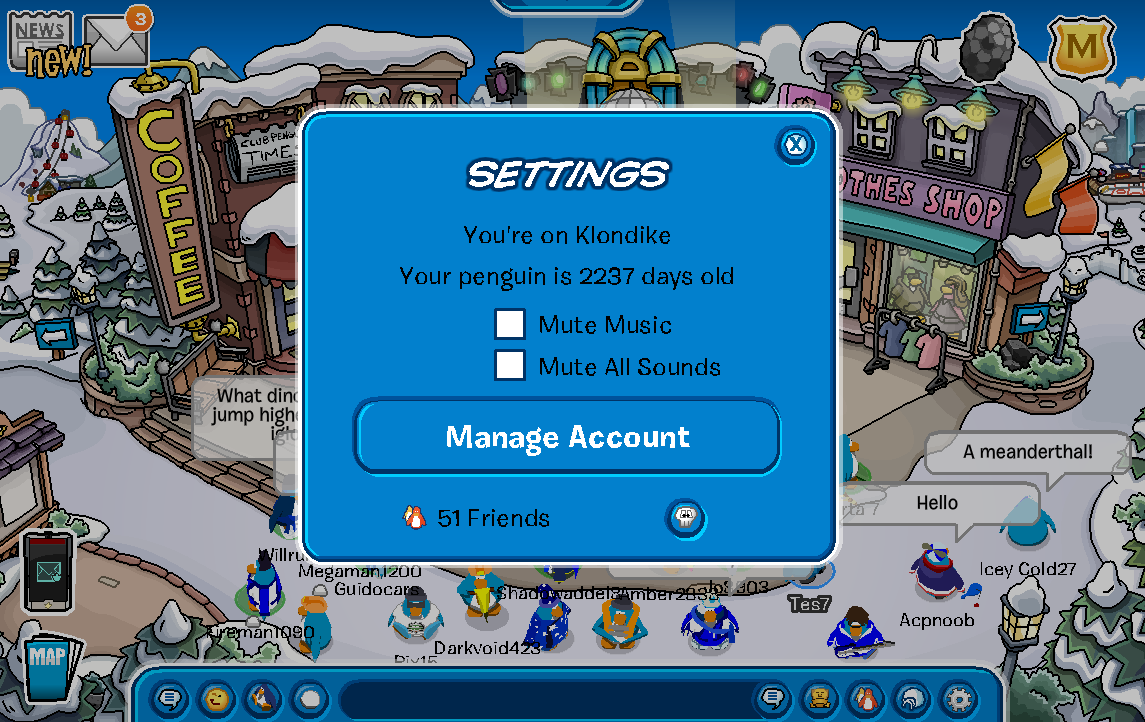Open Manage Account

tap(567, 437)
